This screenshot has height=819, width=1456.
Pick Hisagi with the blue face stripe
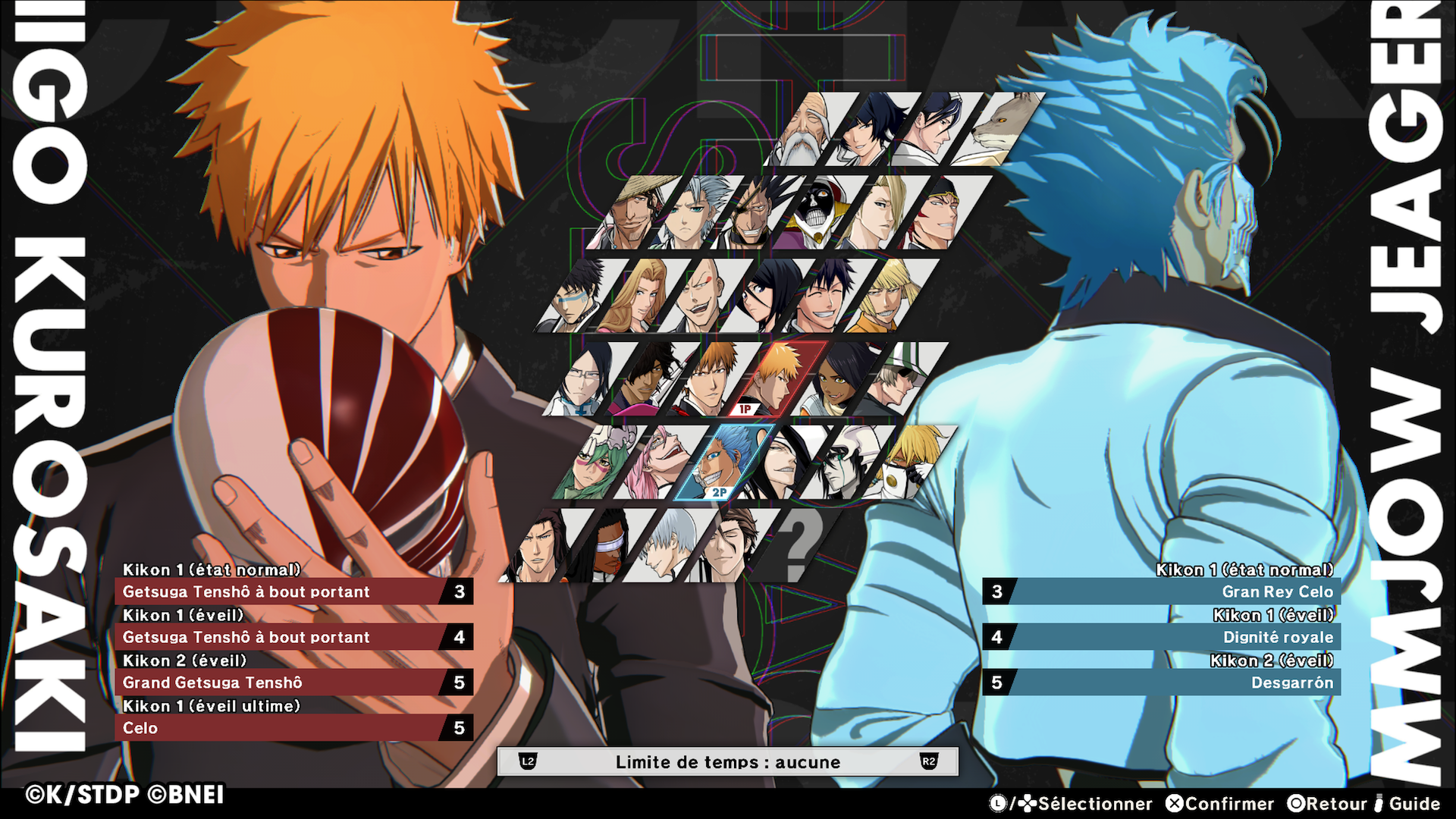(575, 297)
